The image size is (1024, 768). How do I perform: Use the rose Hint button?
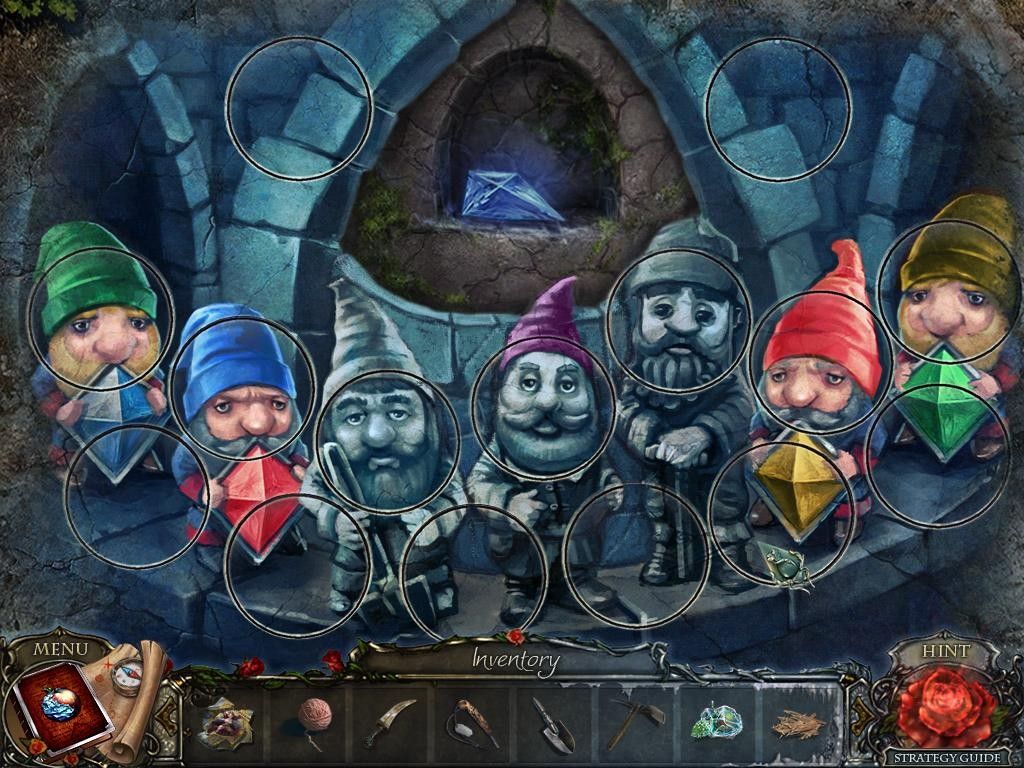[944, 705]
